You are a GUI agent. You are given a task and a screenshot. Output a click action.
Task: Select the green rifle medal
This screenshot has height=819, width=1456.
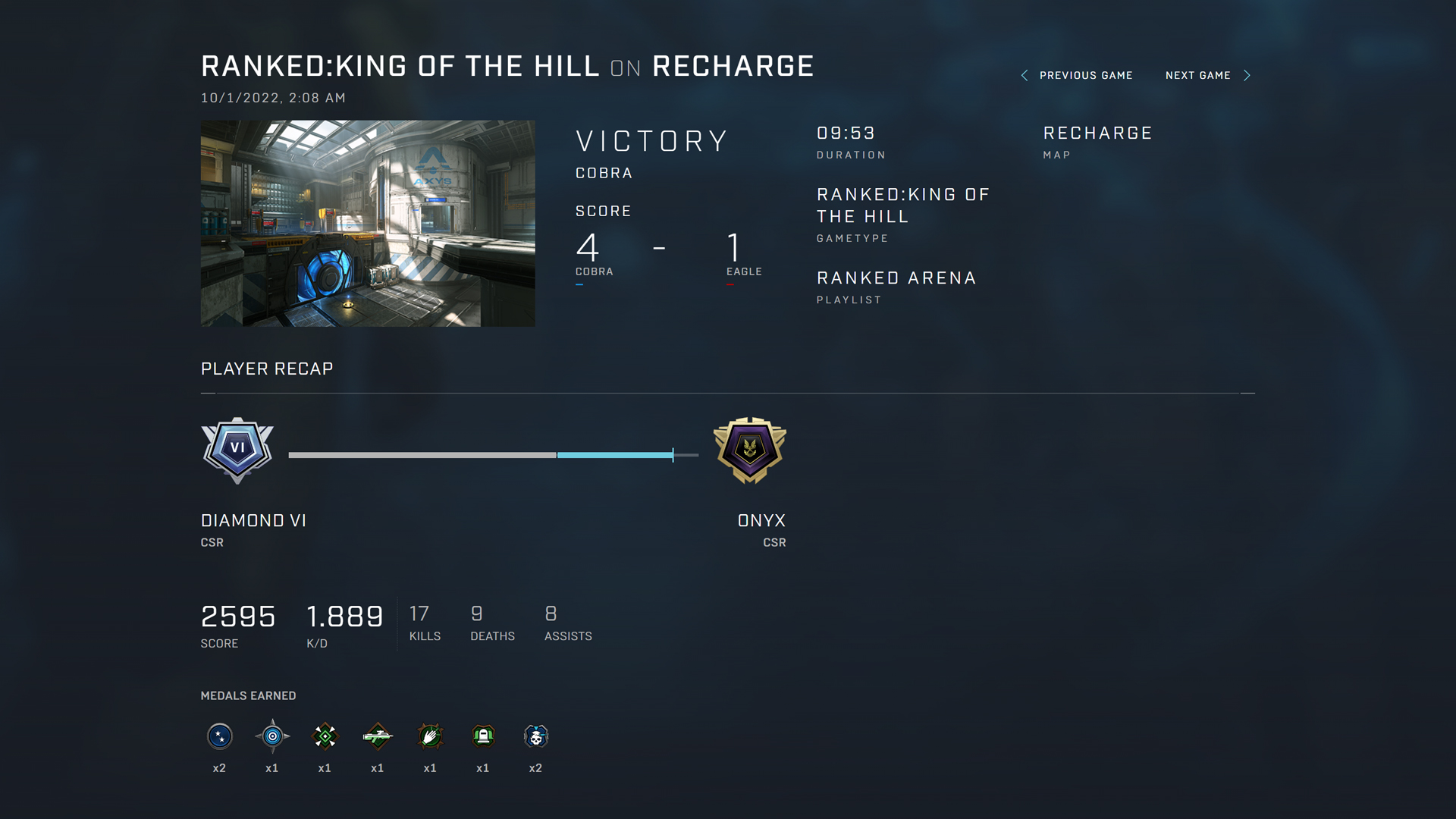click(378, 736)
